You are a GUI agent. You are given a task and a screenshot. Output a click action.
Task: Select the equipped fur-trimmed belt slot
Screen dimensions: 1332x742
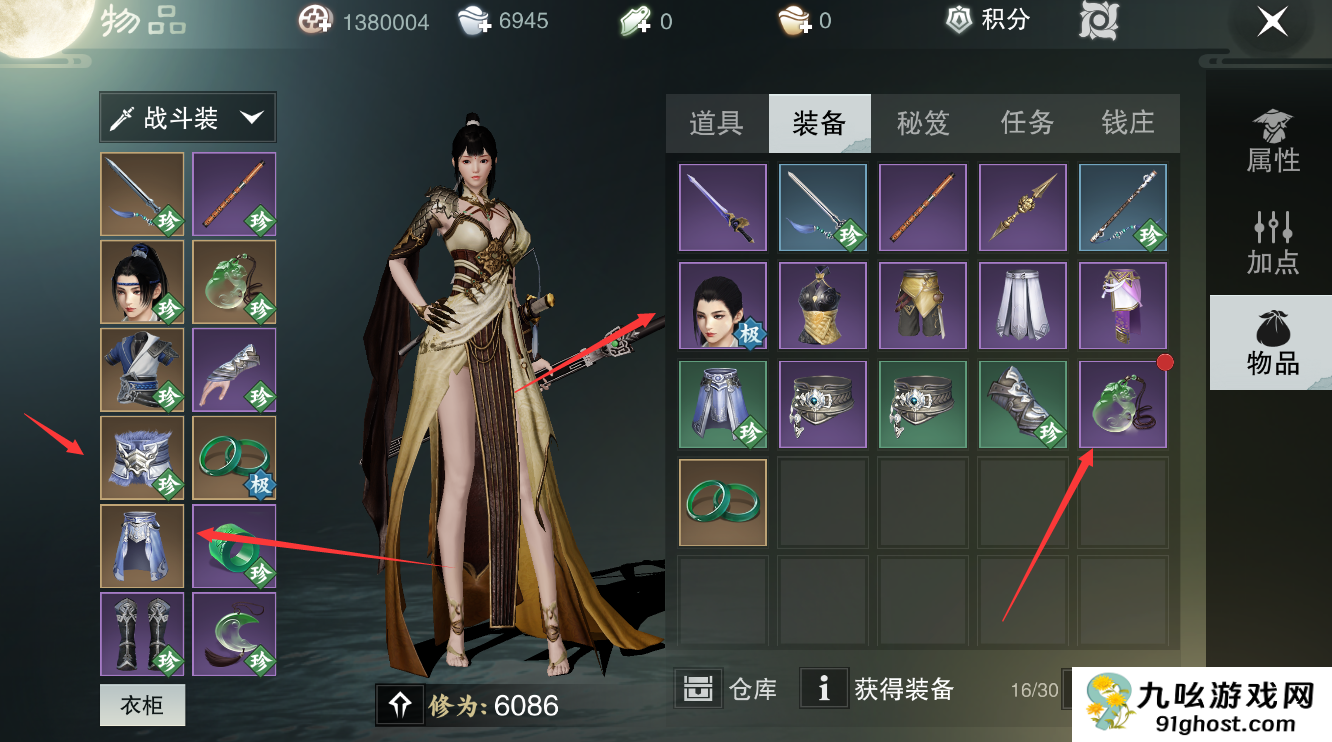(142, 458)
